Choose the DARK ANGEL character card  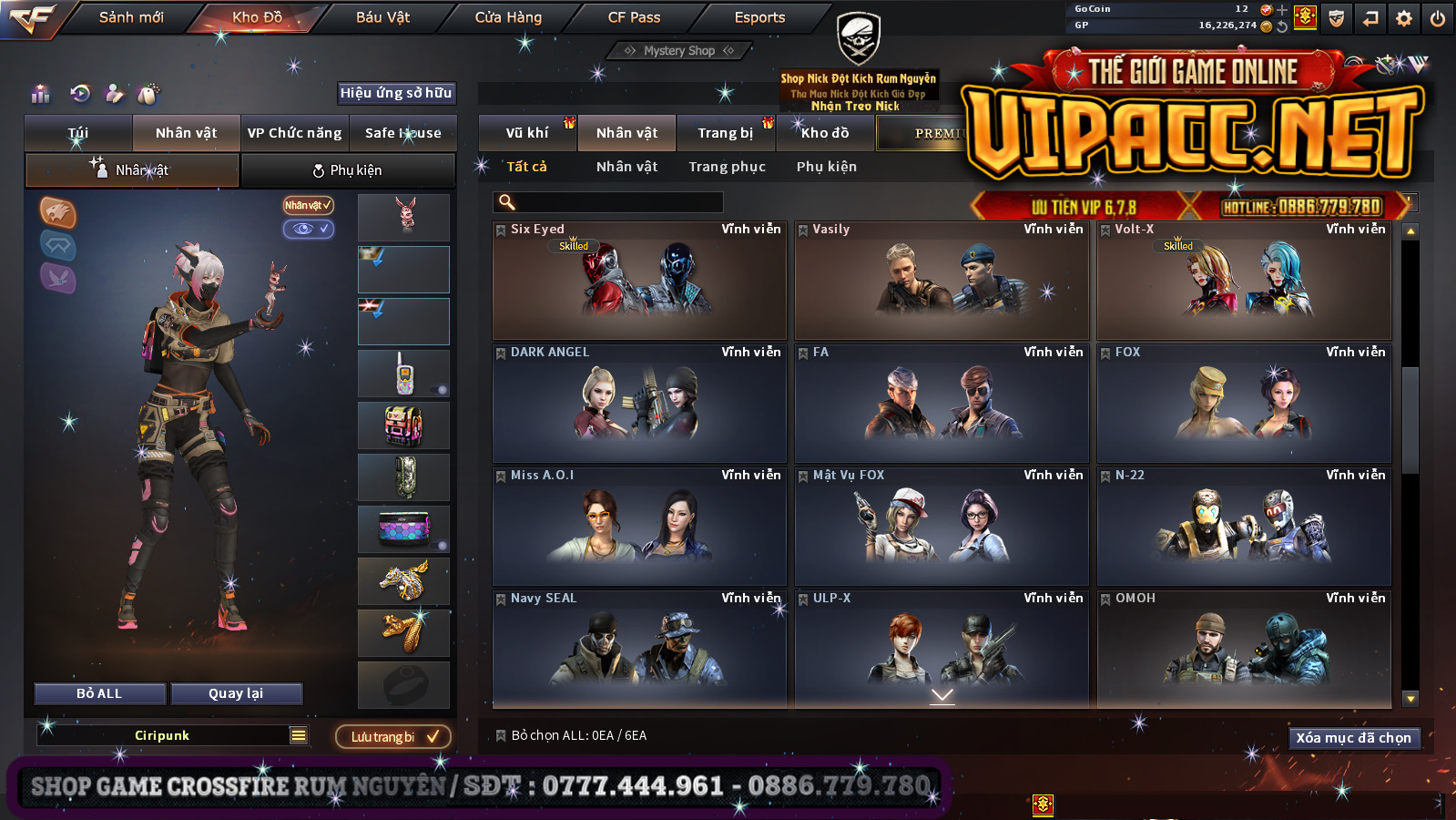tap(639, 404)
